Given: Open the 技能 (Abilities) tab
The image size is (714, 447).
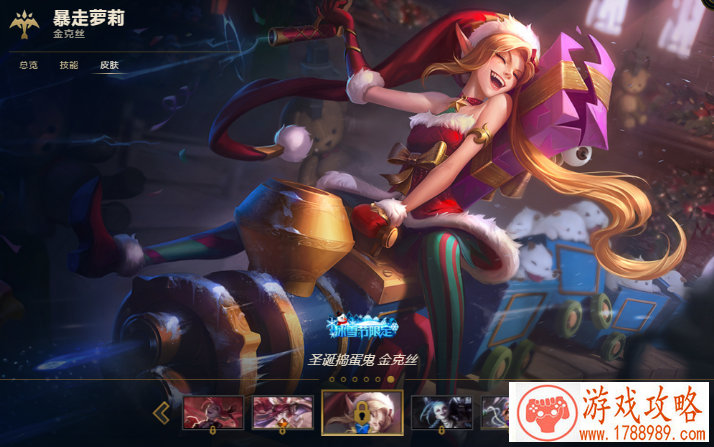Looking at the screenshot, I should (68, 65).
